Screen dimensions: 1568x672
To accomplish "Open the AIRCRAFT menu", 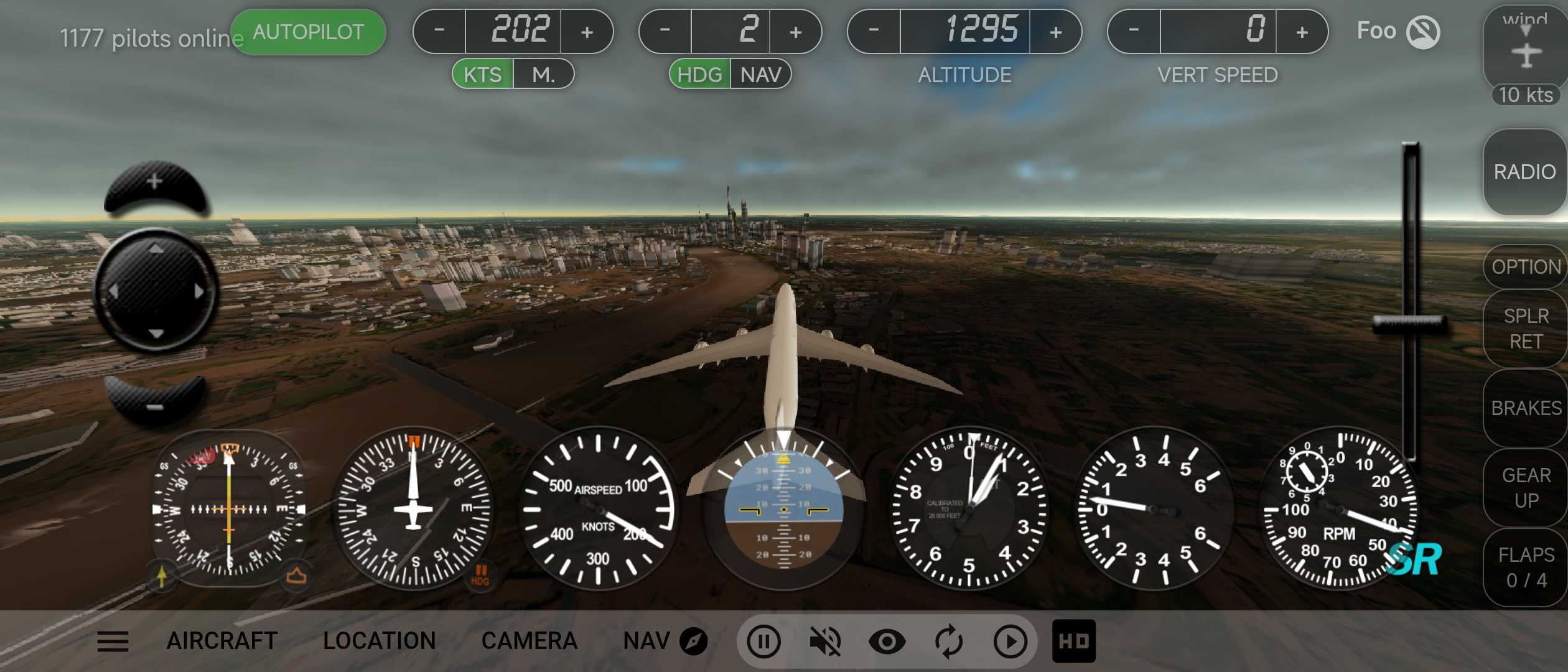I will point(222,641).
